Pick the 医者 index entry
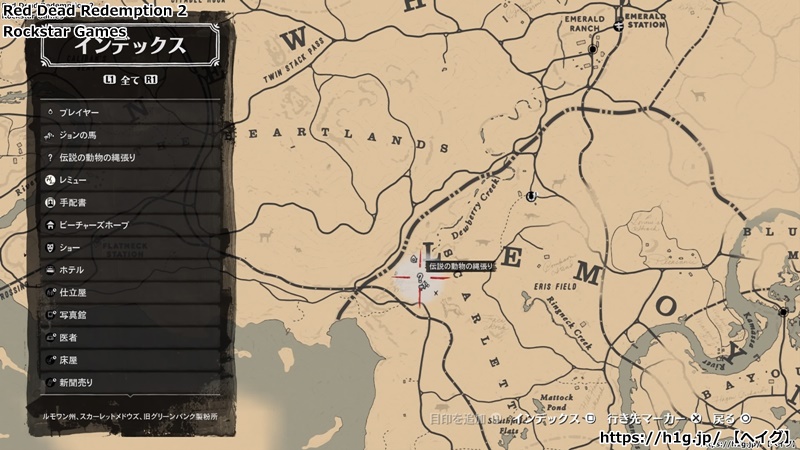800x450 pixels. [x=130, y=338]
